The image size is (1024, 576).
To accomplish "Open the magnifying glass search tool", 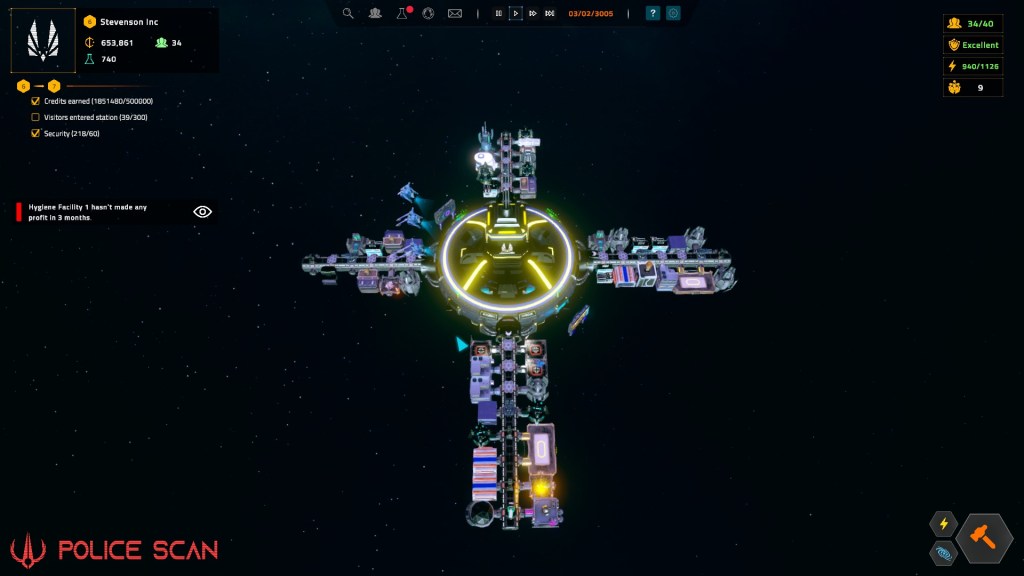I will (348, 13).
